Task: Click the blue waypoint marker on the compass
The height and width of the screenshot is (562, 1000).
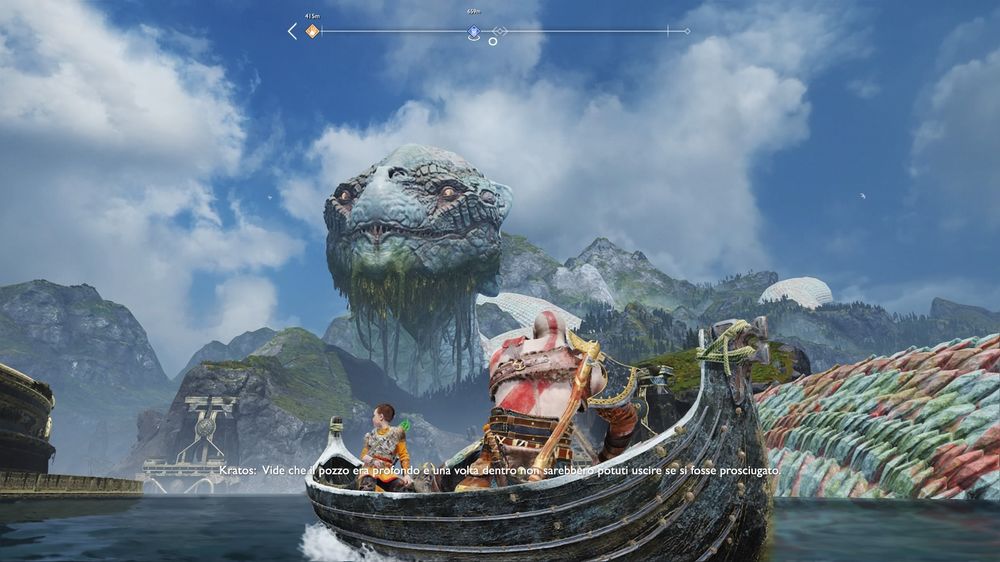Action: coord(473,32)
